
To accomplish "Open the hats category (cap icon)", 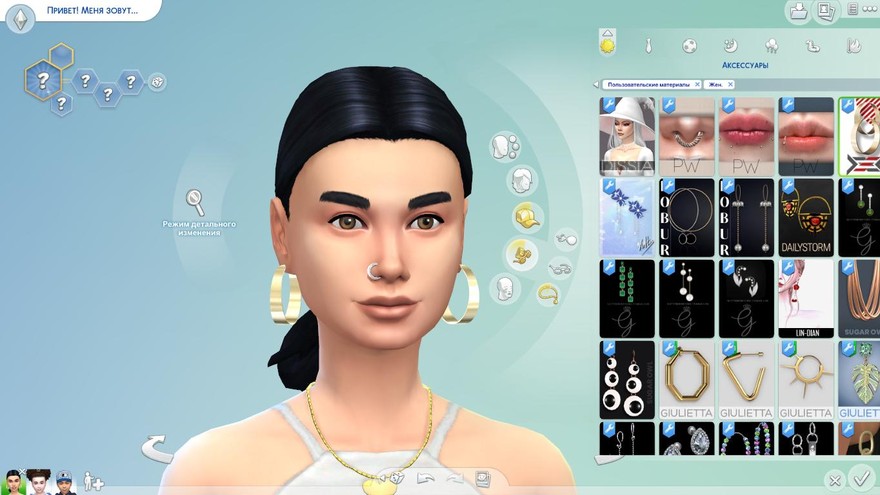I will point(527,216).
